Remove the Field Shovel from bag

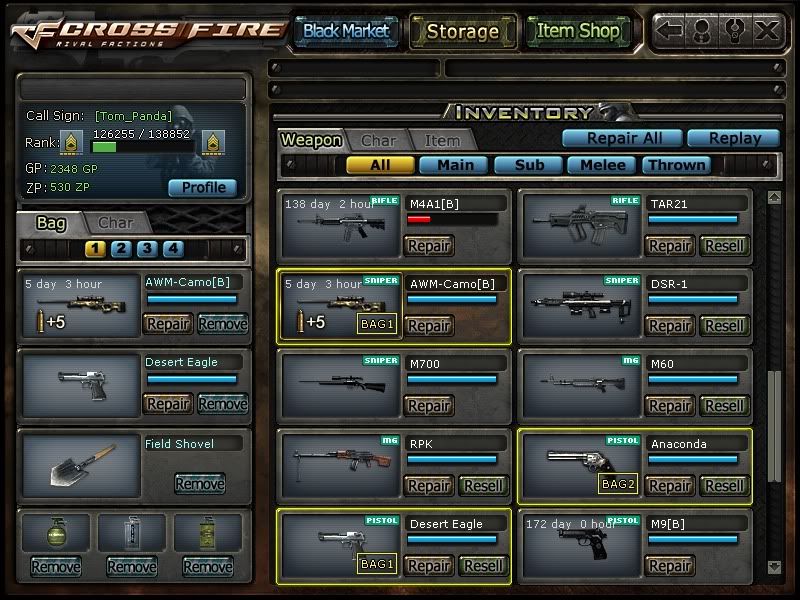(199, 484)
